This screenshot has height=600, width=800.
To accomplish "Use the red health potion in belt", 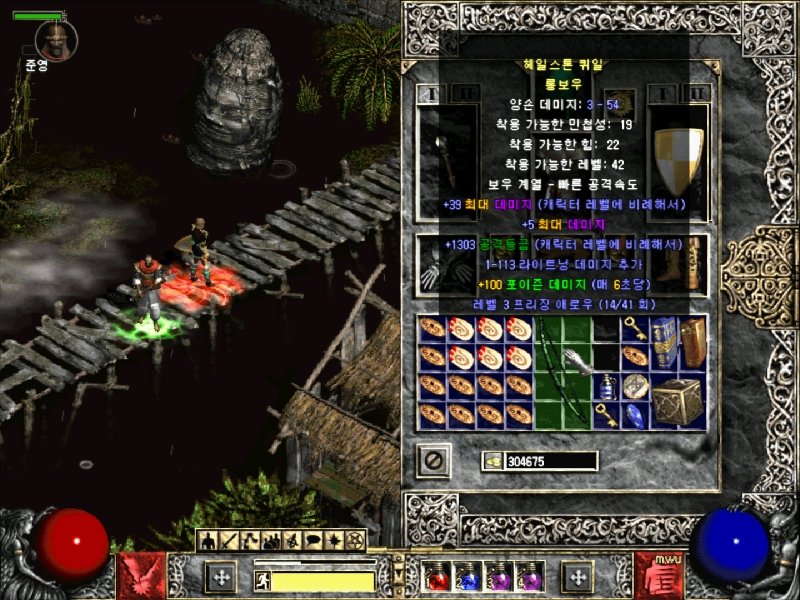I will [437, 576].
